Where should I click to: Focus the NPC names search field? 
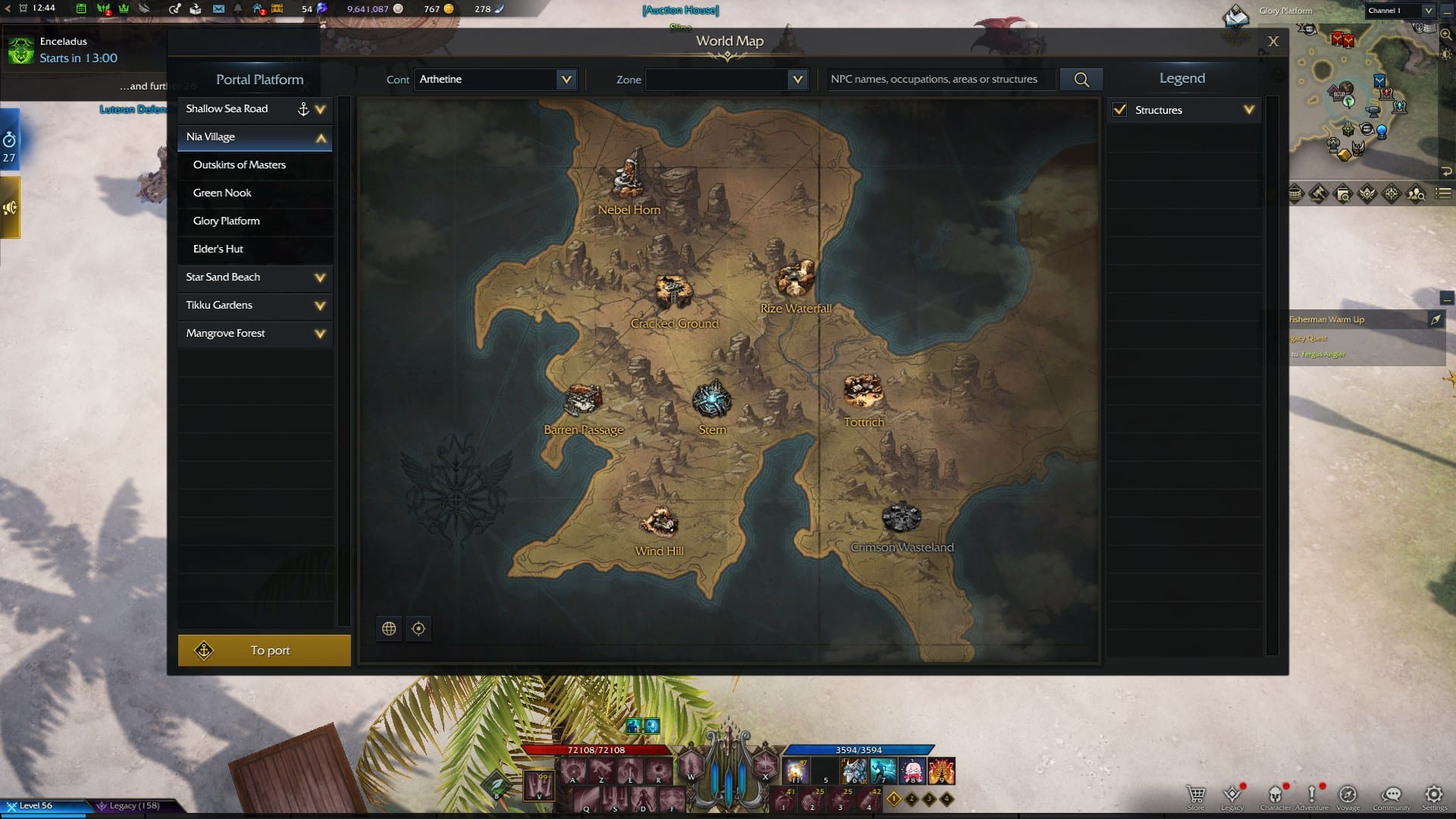(x=940, y=80)
